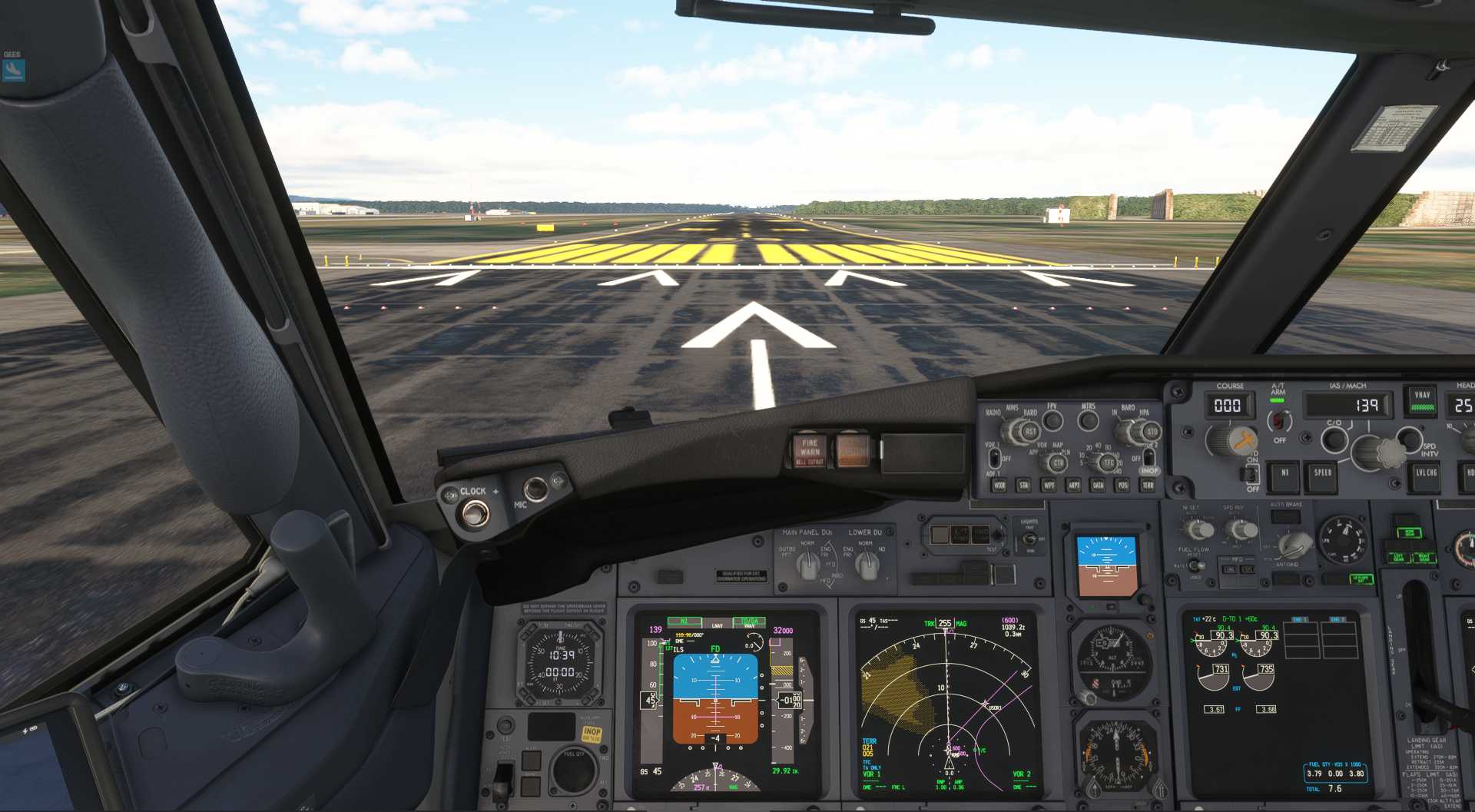
Task: Push the minimums RST button
Action: pyautogui.click(x=1030, y=433)
